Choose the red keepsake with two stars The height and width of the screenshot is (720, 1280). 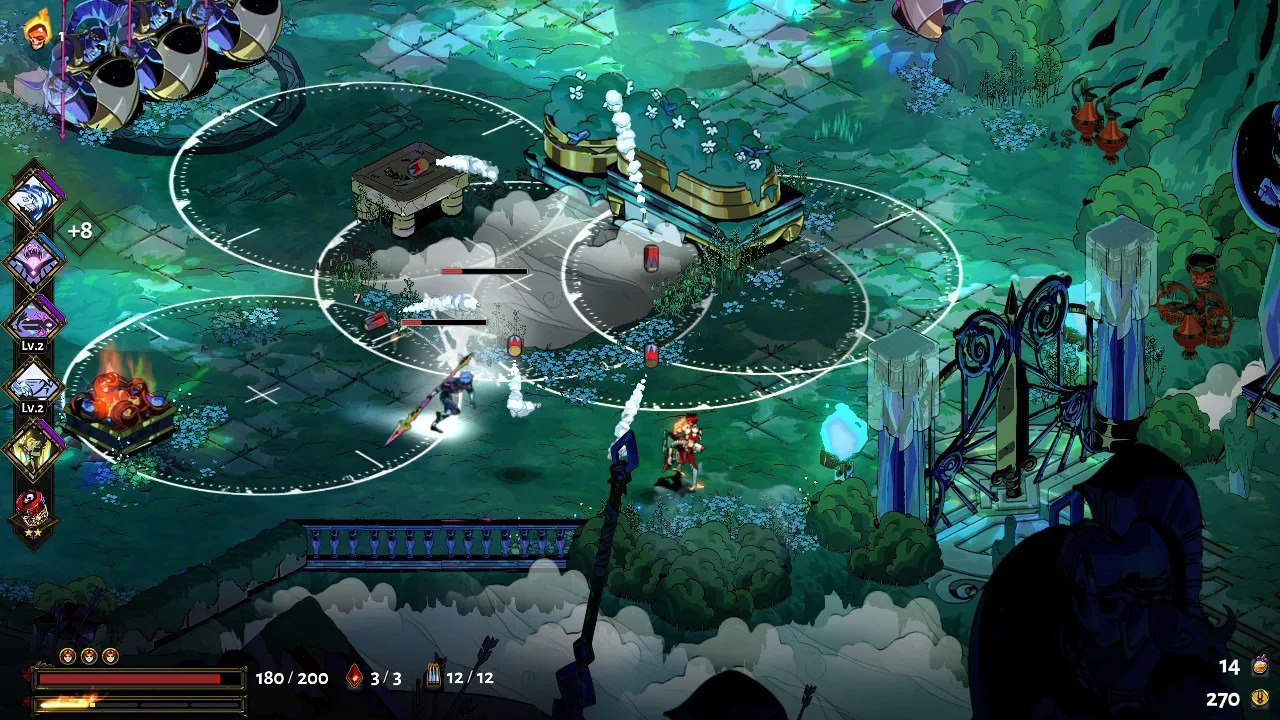click(34, 508)
